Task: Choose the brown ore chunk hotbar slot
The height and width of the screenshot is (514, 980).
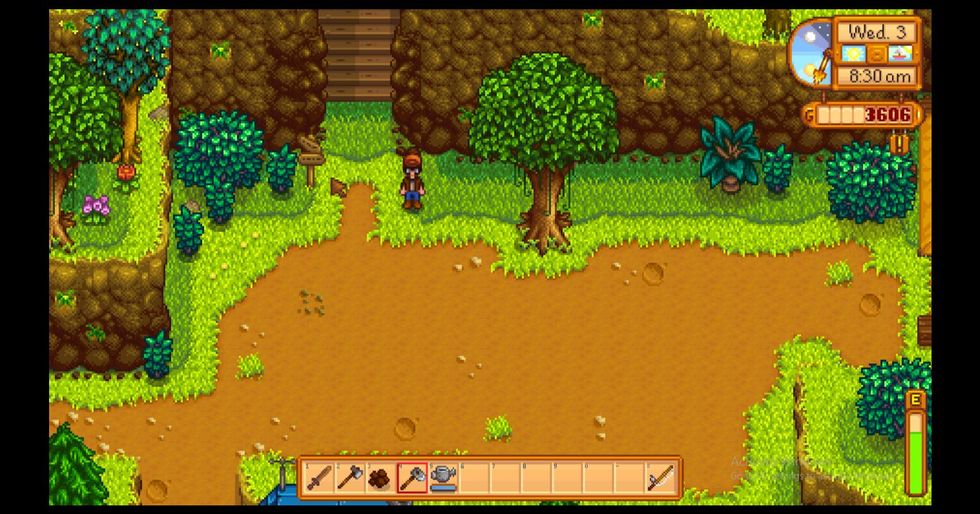Action: pyautogui.click(x=379, y=479)
